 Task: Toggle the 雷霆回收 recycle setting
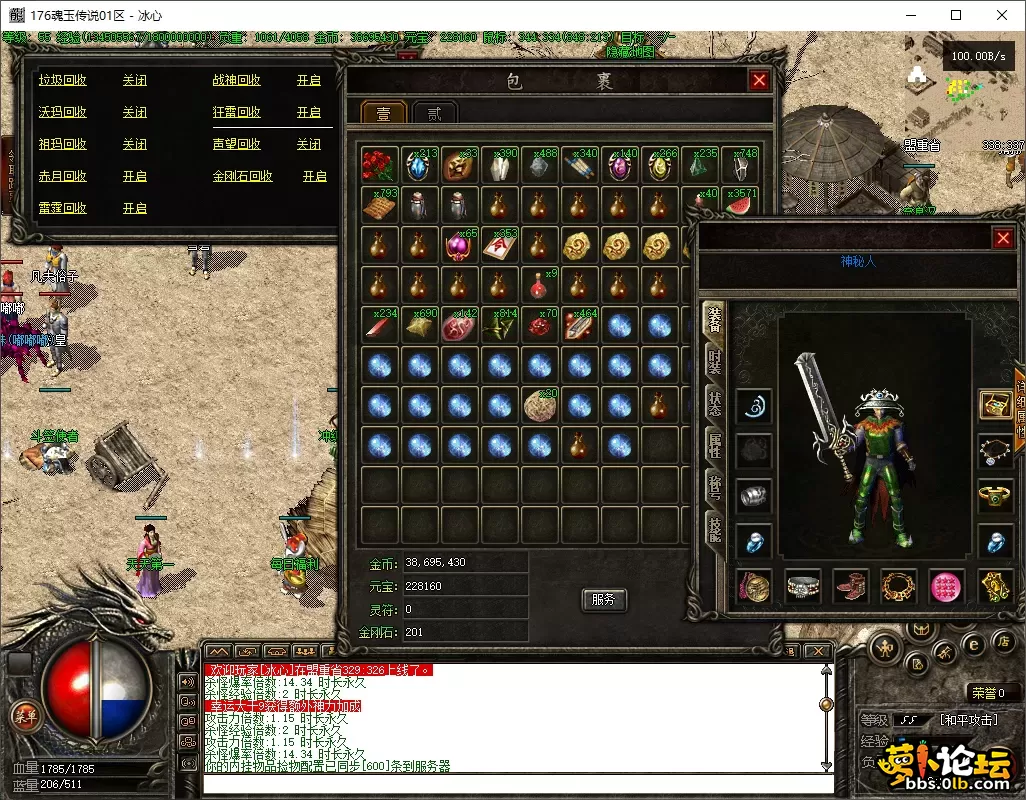(134, 208)
